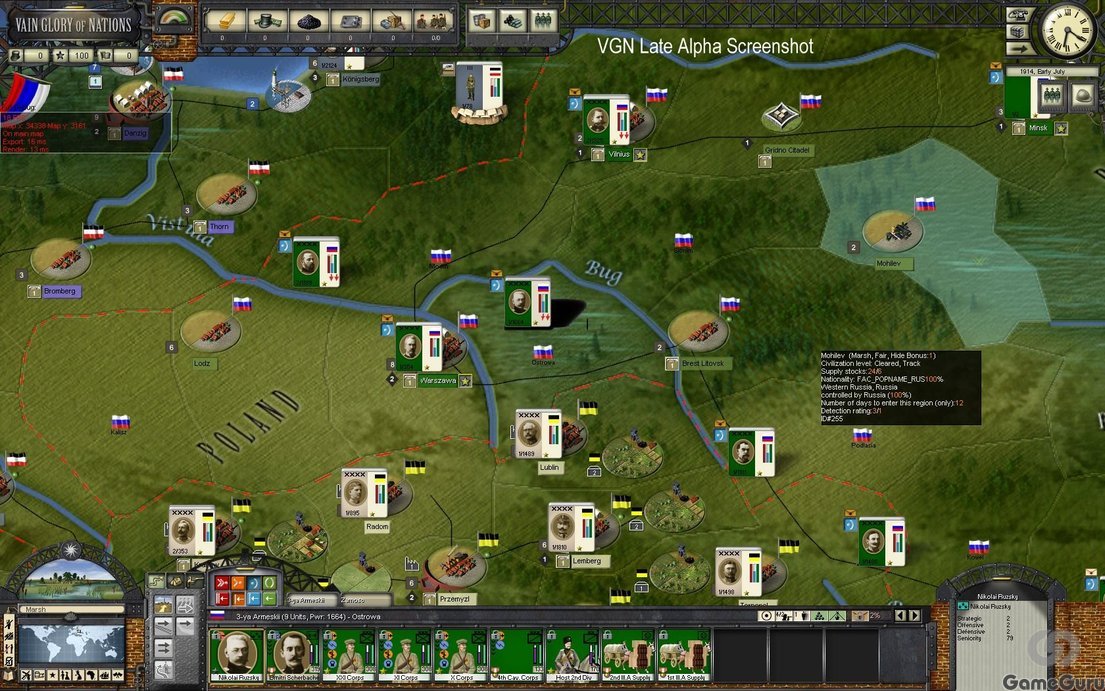Image resolution: width=1105 pixels, height=691 pixels.
Task: Select the Host 2nd Div unit card
Action: click(x=572, y=652)
